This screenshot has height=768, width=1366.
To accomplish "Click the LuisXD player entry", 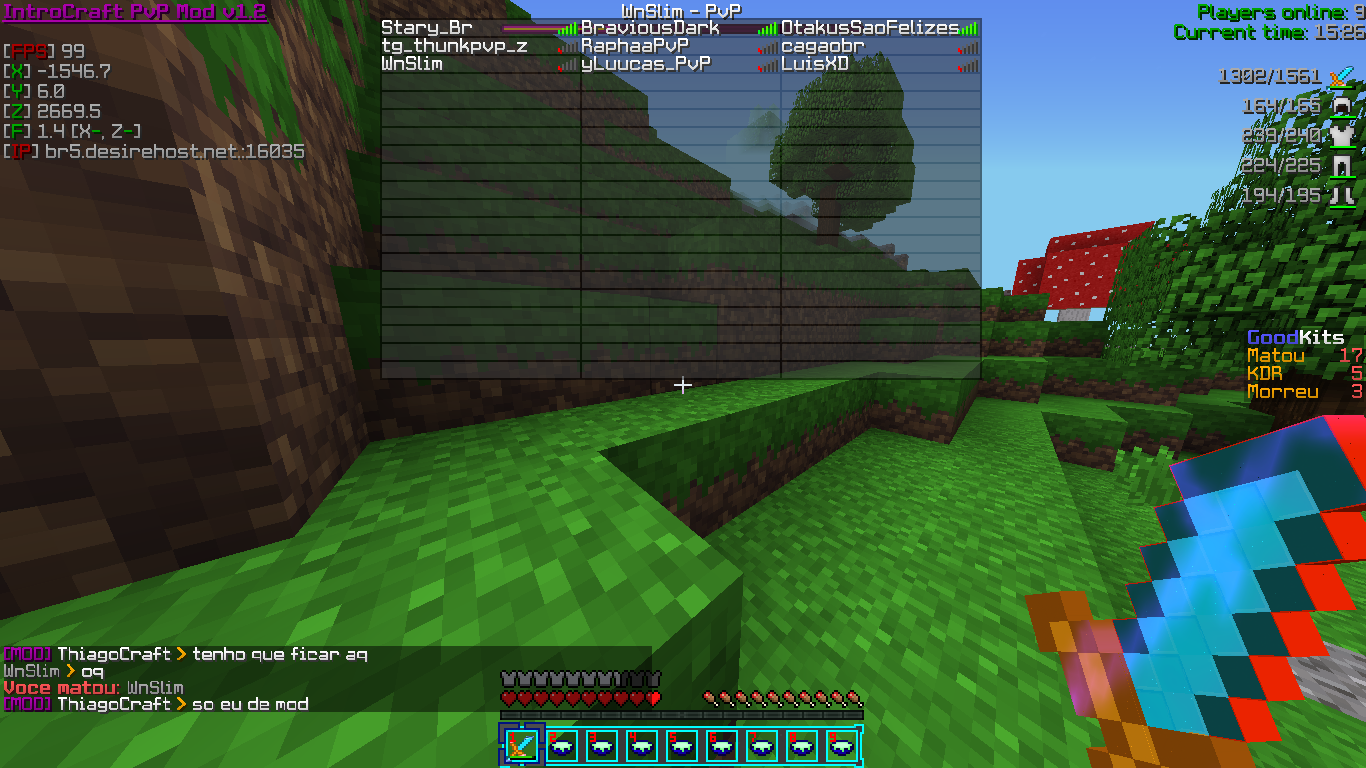I will [x=815, y=64].
